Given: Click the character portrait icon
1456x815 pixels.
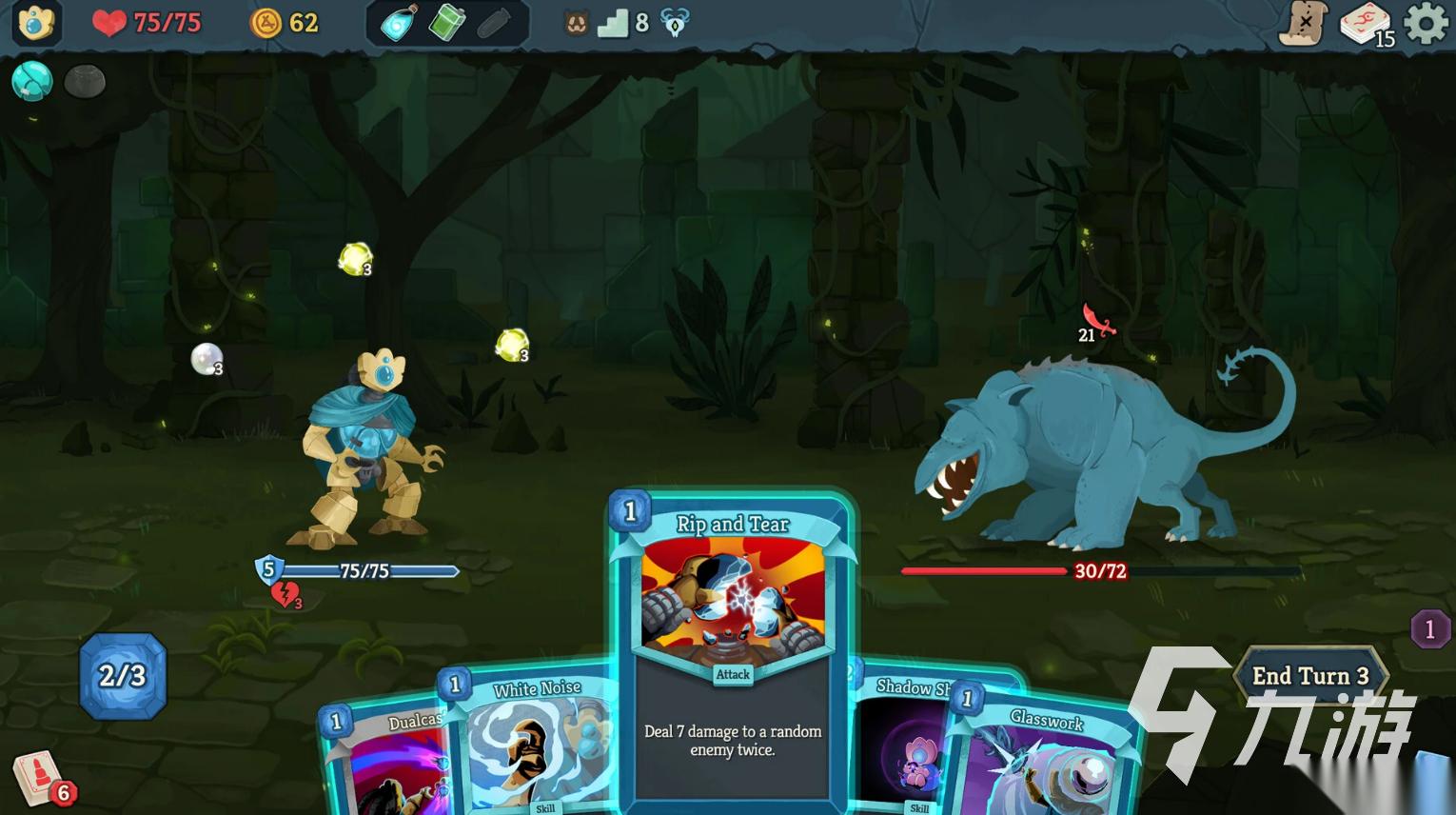Looking at the screenshot, I should click(x=36, y=23).
